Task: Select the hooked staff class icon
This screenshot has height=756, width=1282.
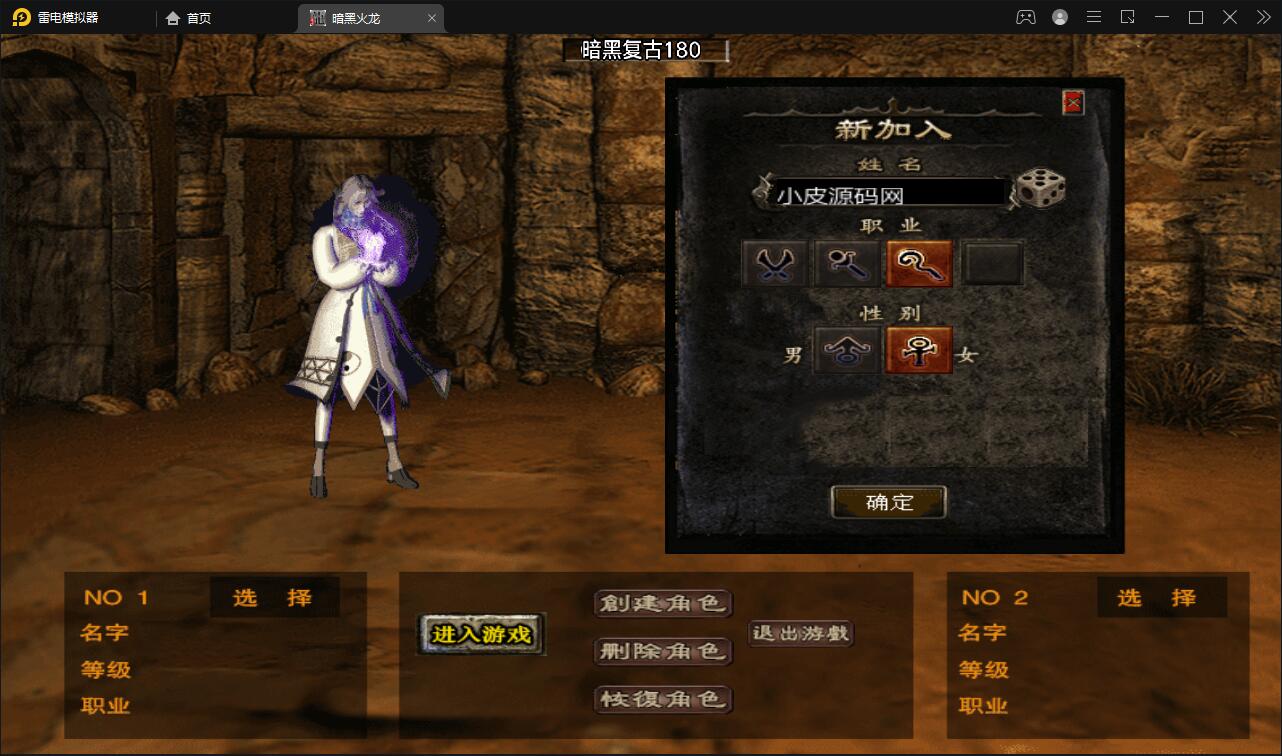Action: [919, 262]
